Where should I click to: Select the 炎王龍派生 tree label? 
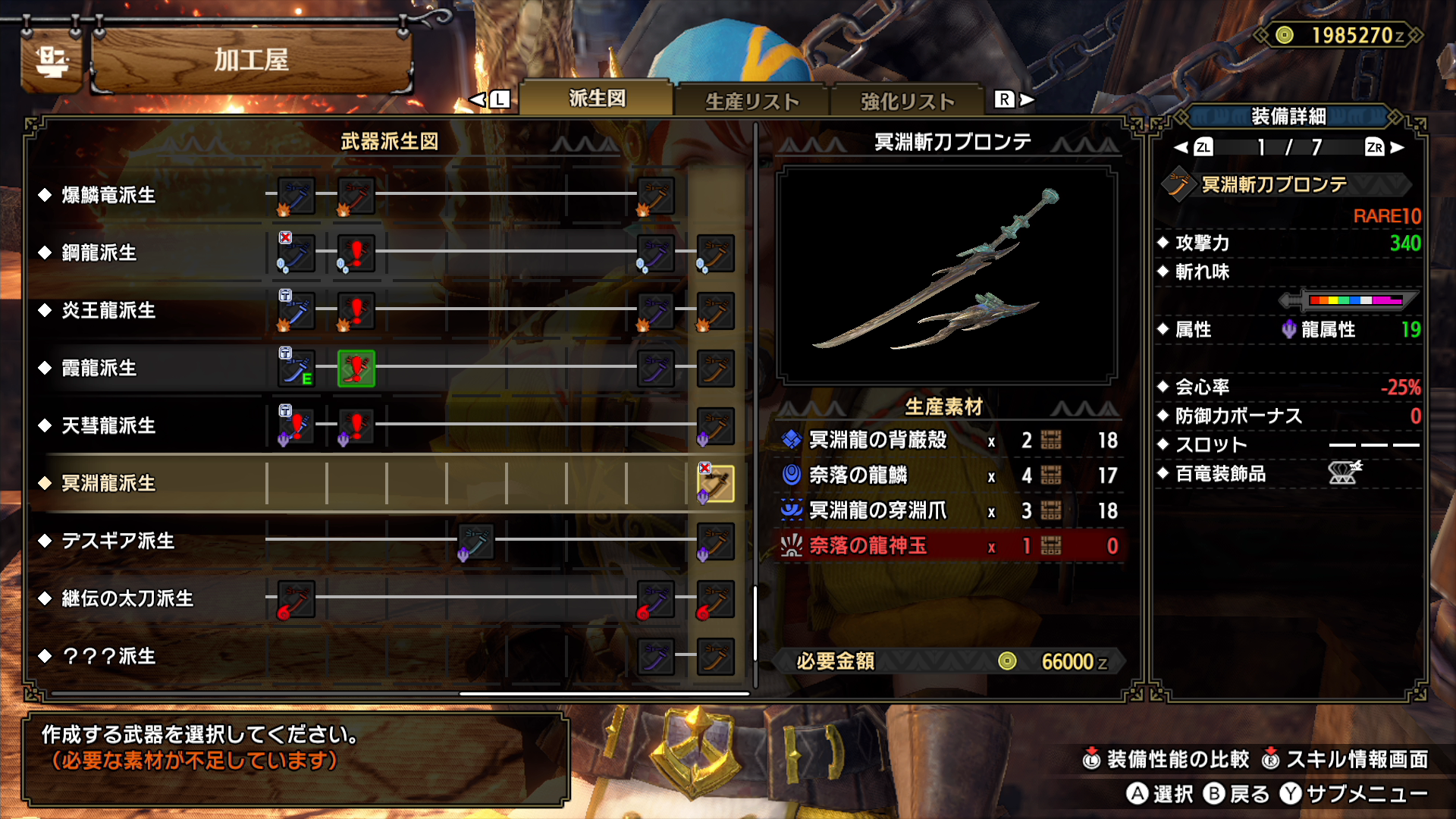tap(108, 311)
